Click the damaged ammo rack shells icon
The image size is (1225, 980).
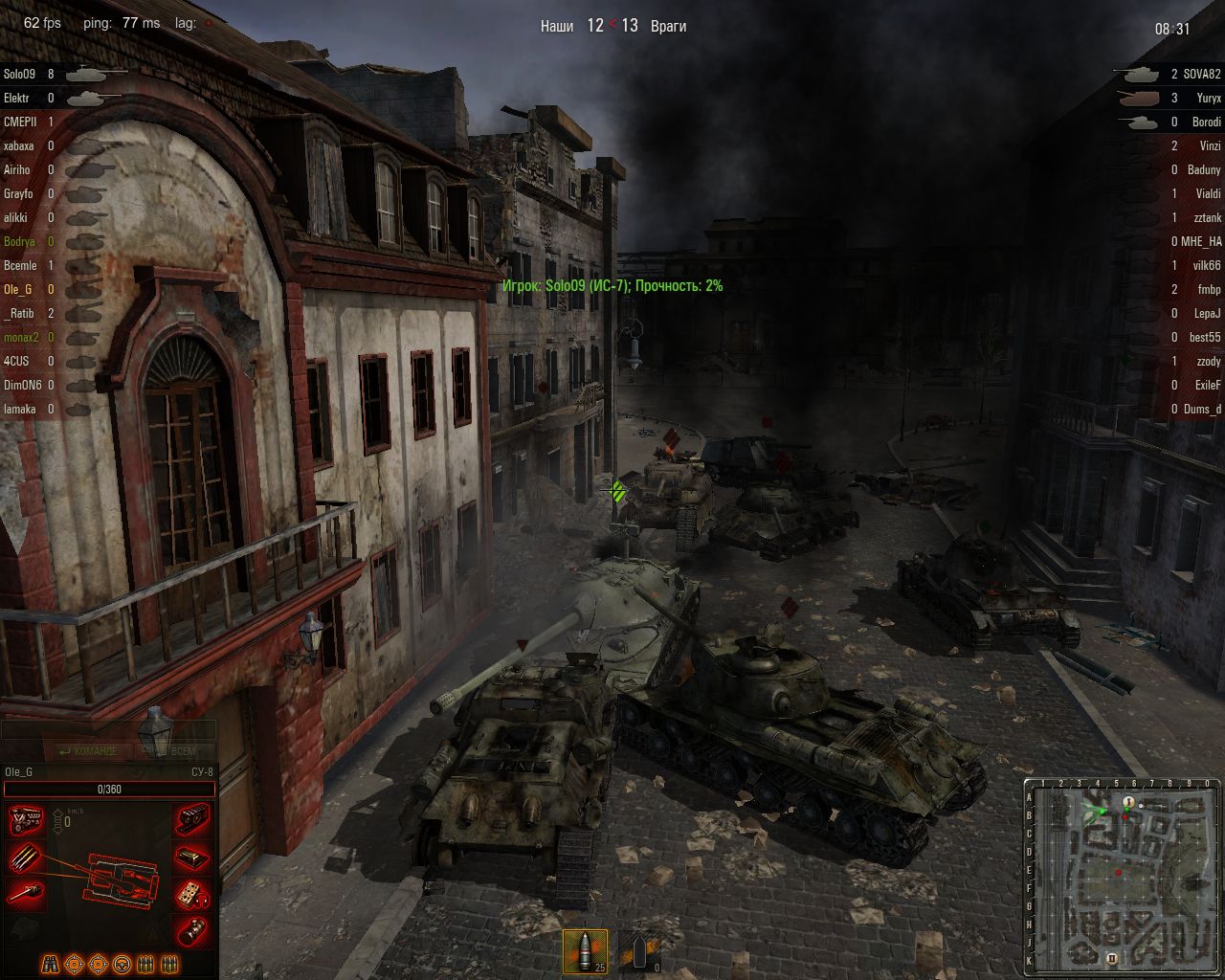click(x=27, y=857)
